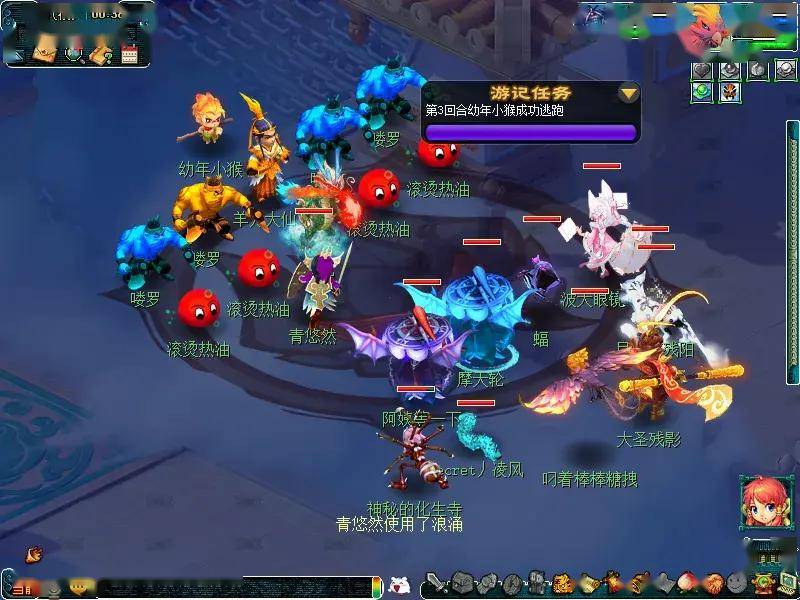The image size is (800, 600).
Task: Click the grey heart buff icon
Action: (x=704, y=70)
